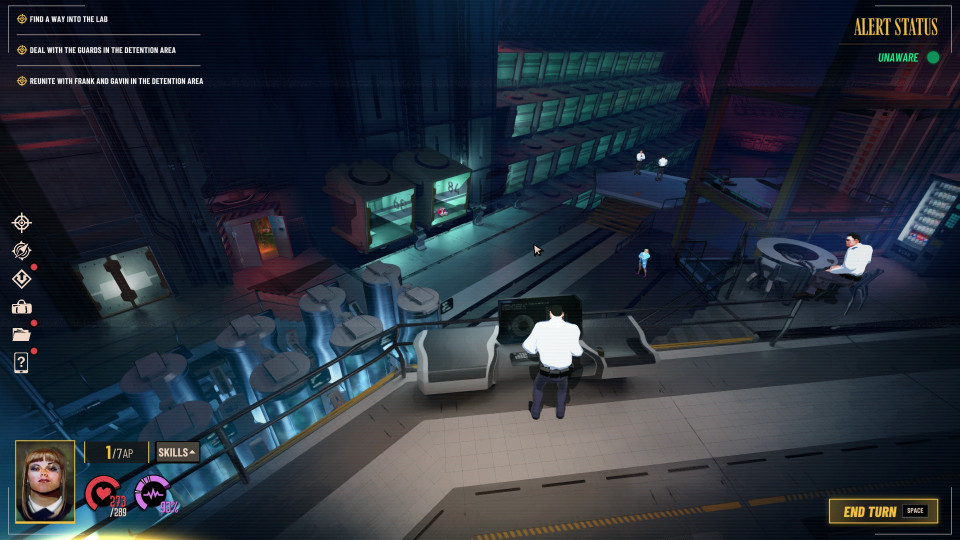Open the compass navigation icon
960x540 pixels.
21,250
